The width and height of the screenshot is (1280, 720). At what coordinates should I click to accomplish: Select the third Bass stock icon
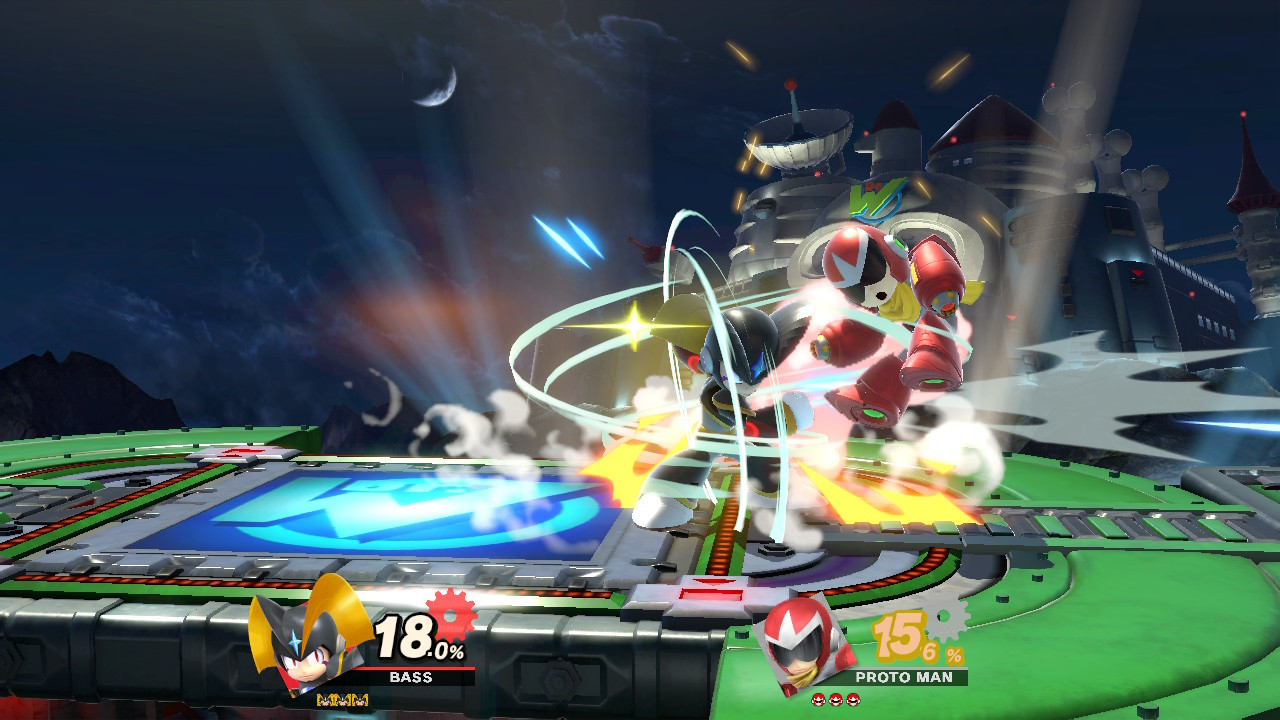(x=360, y=700)
